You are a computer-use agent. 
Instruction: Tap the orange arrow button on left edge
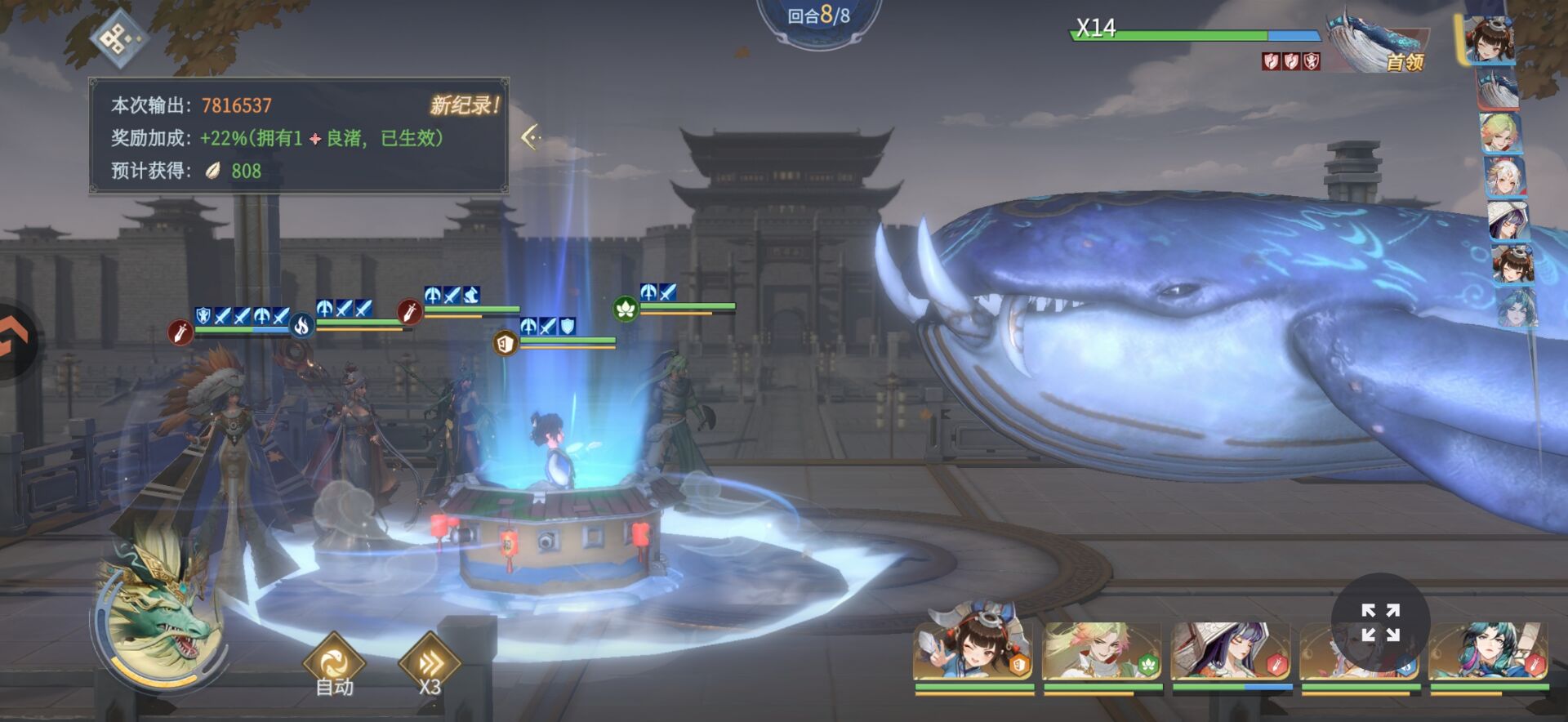pyautogui.click(x=15, y=341)
